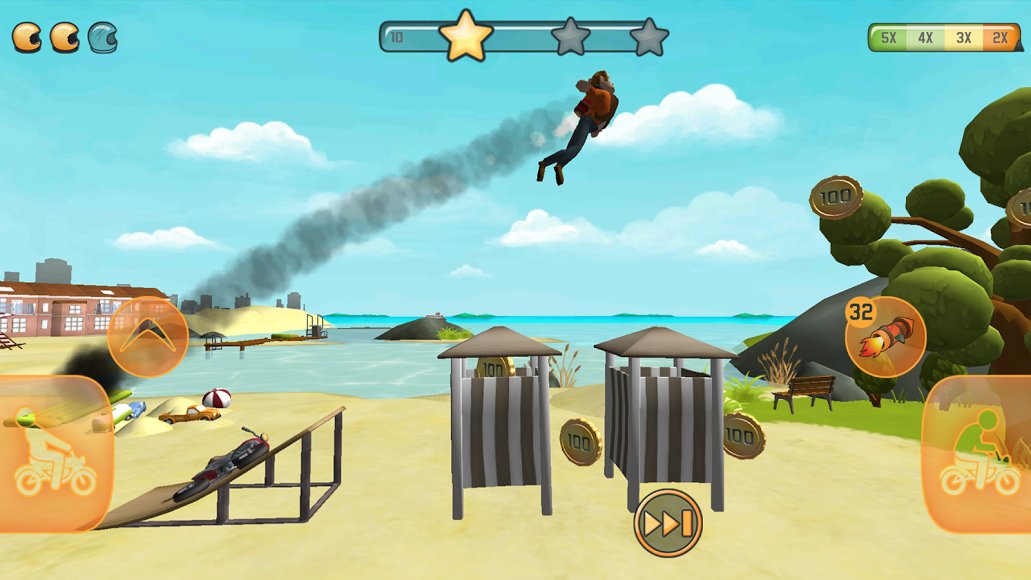Tap the orange boomerang glider button
The width and height of the screenshot is (1031, 580).
pyautogui.click(x=148, y=338)
